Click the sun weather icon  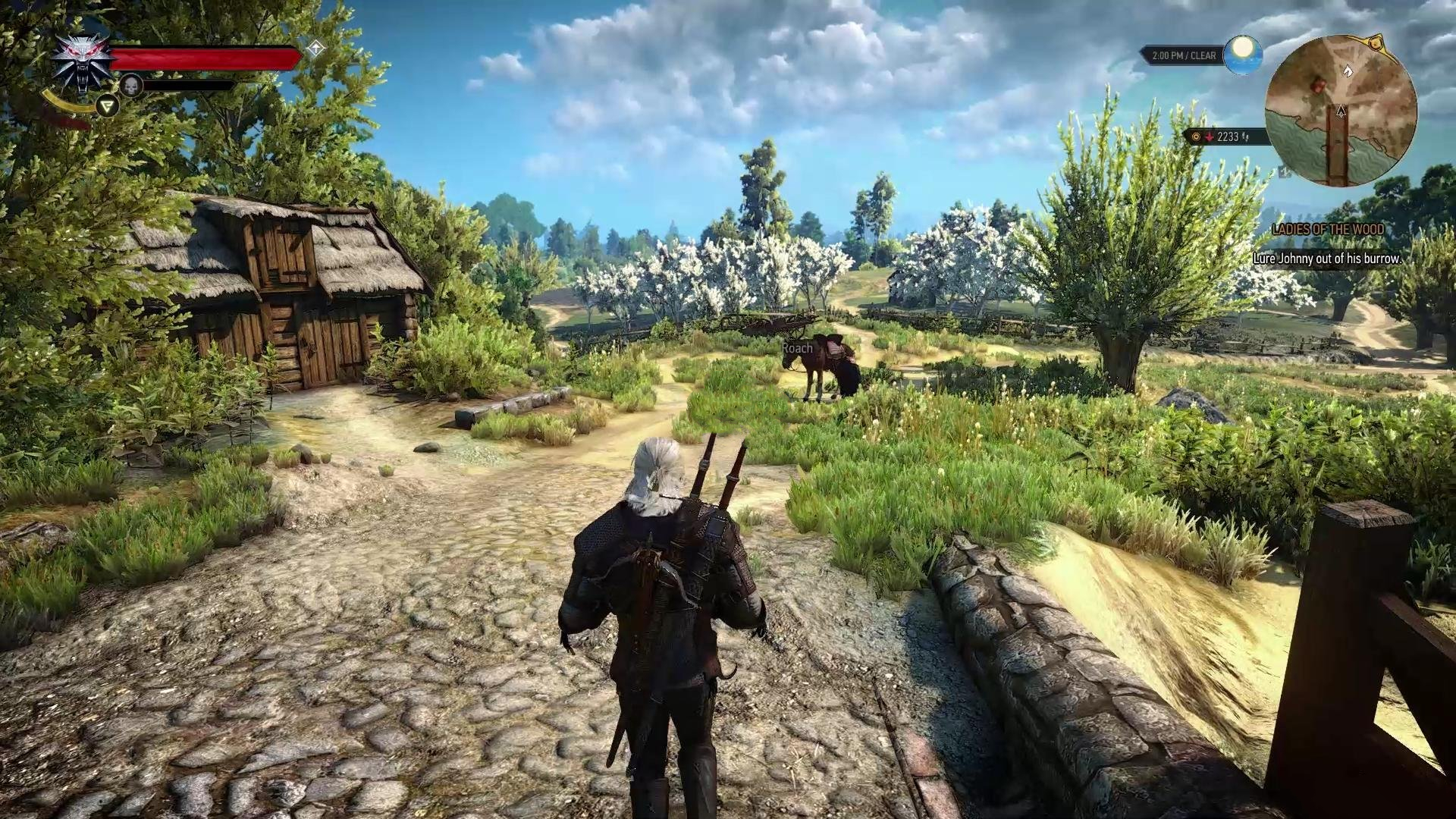(1242, 55)
